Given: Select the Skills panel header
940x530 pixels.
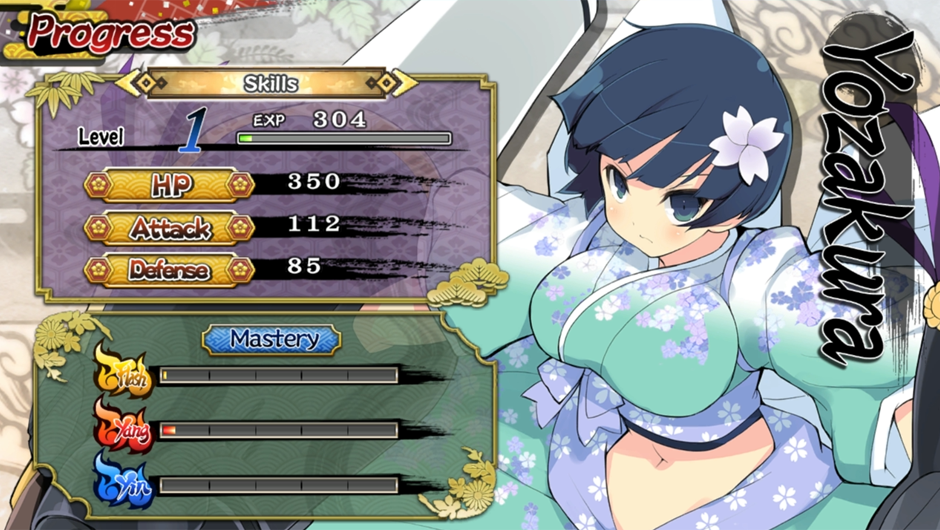Looking at the screenshot, I should [x=270, y=83].
